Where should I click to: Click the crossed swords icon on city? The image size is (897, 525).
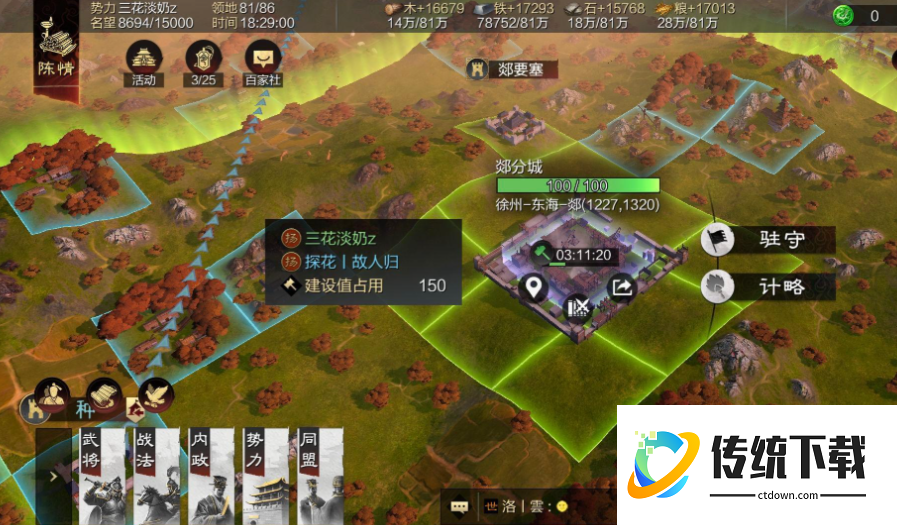pos(578,307)
